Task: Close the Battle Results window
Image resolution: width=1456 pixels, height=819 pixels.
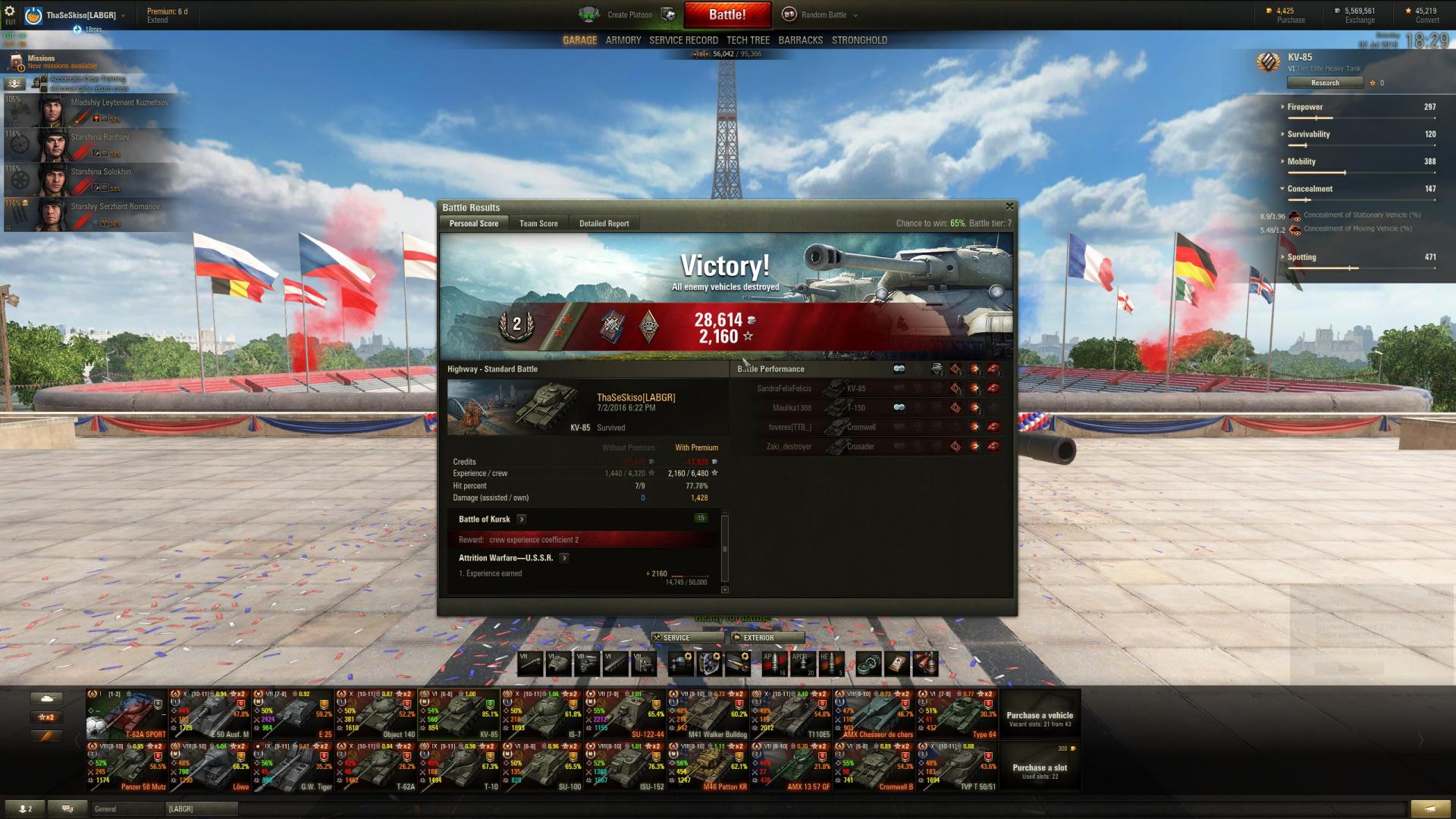Action: [1009, 206]
